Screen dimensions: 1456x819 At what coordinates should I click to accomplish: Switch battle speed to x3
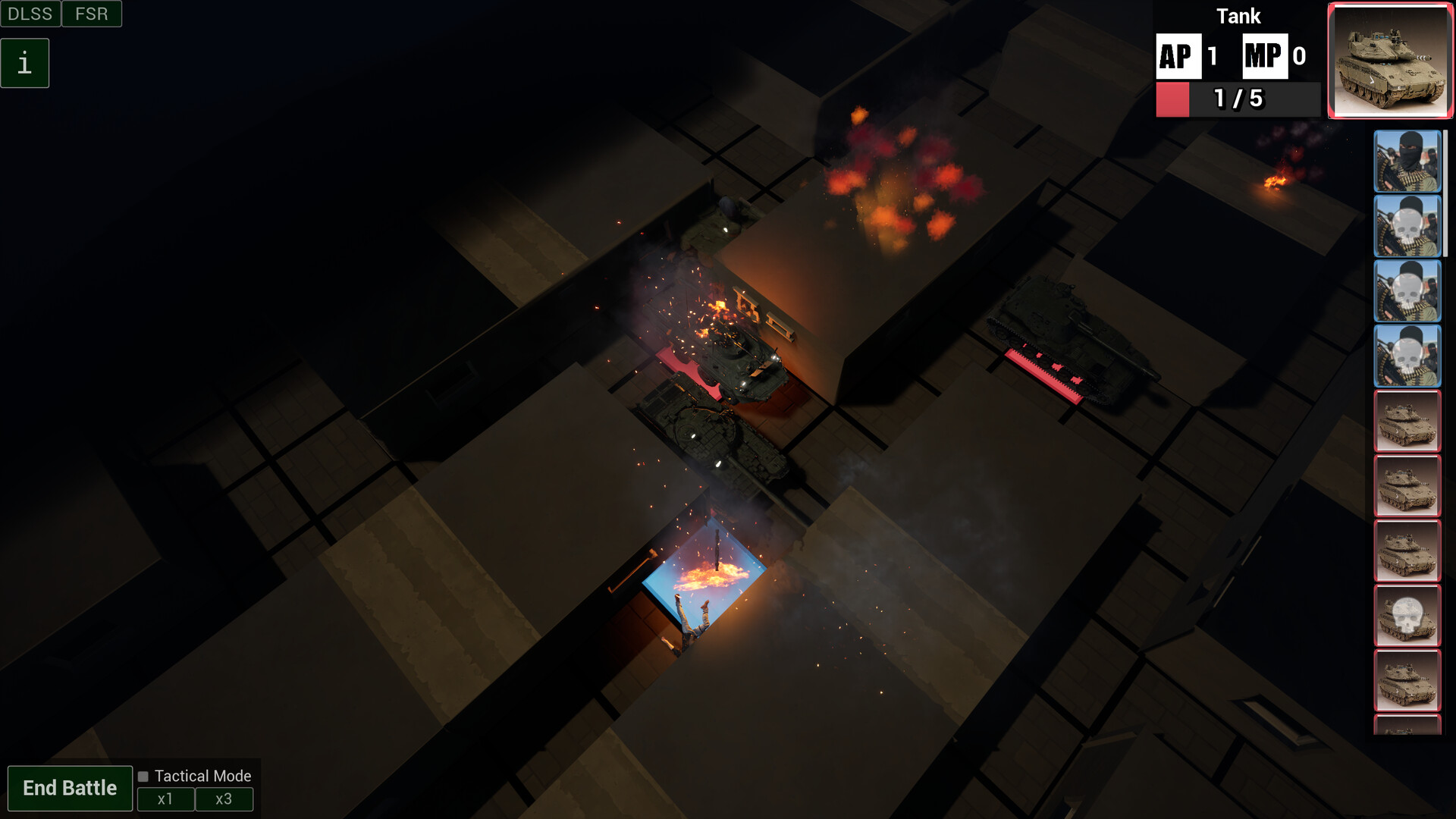point(224,799)
